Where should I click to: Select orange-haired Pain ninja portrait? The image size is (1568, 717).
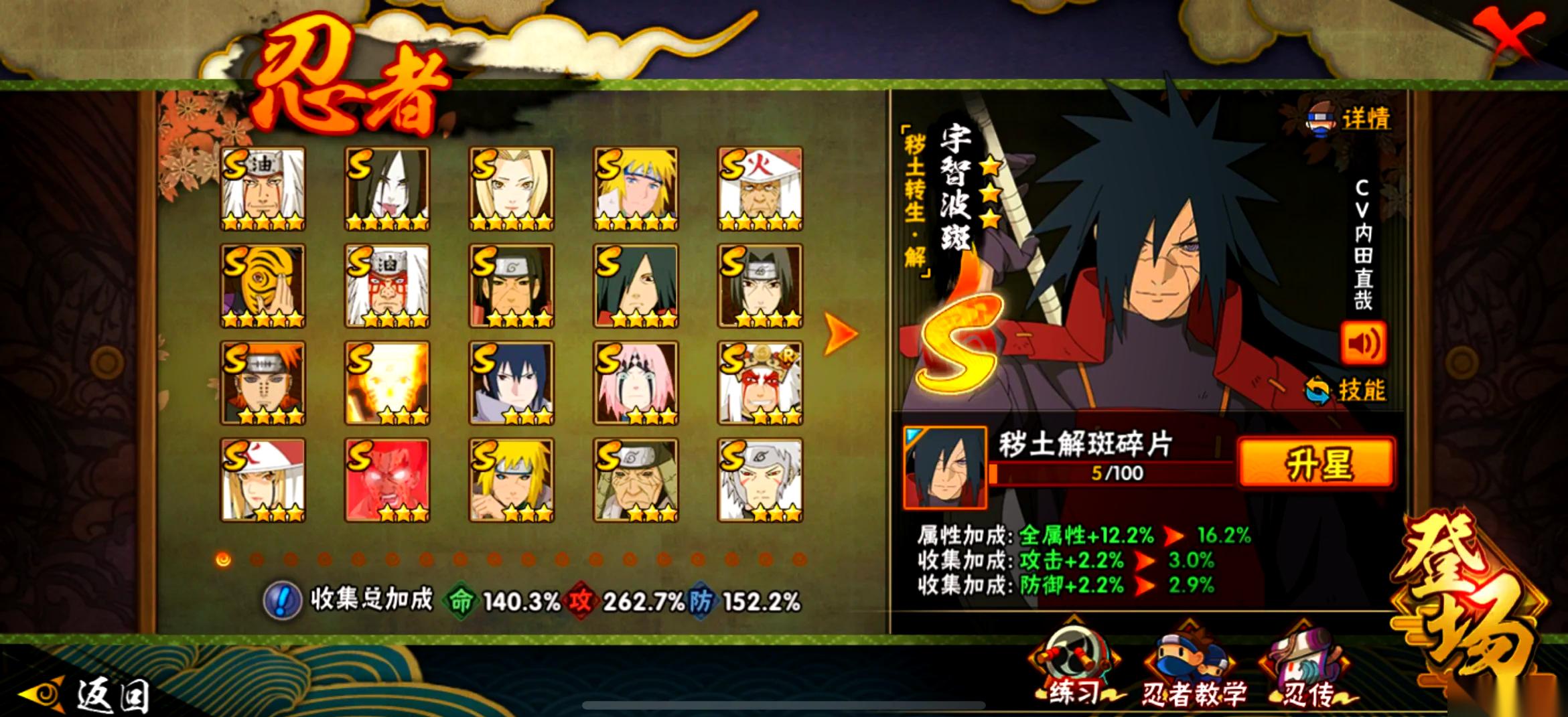pos(263,383)
